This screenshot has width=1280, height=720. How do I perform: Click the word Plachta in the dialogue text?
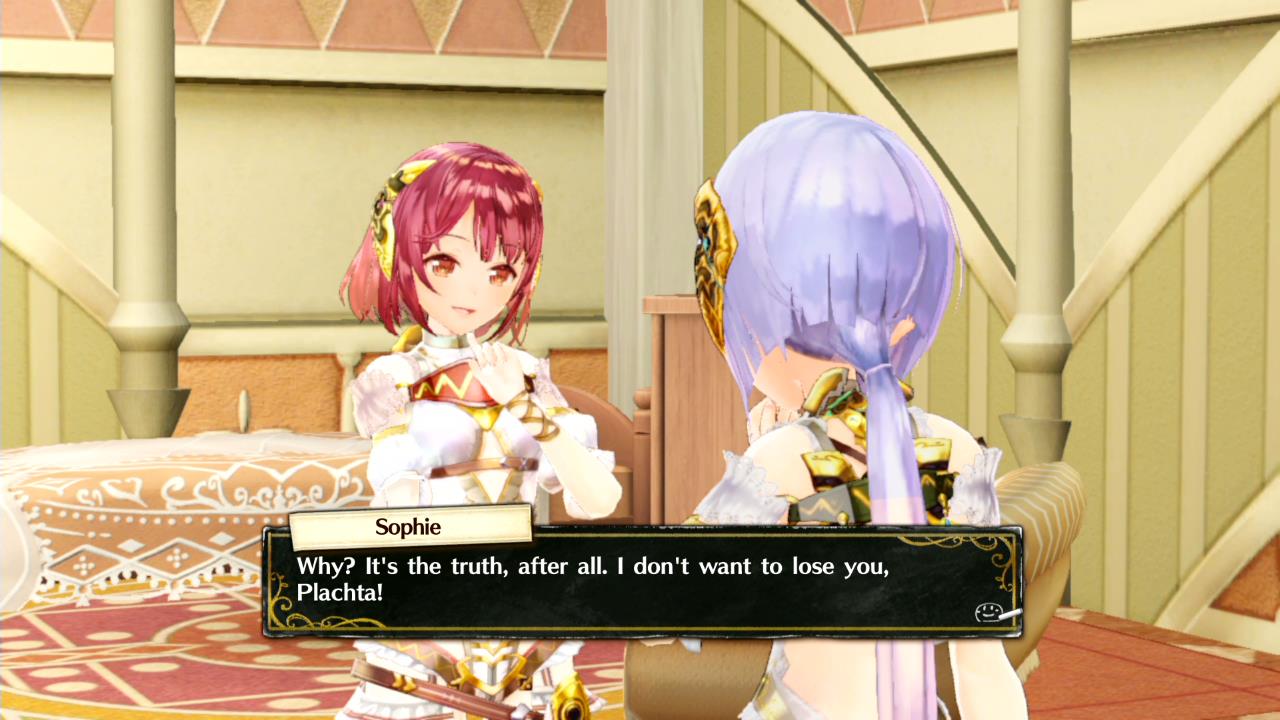(338, 594)
